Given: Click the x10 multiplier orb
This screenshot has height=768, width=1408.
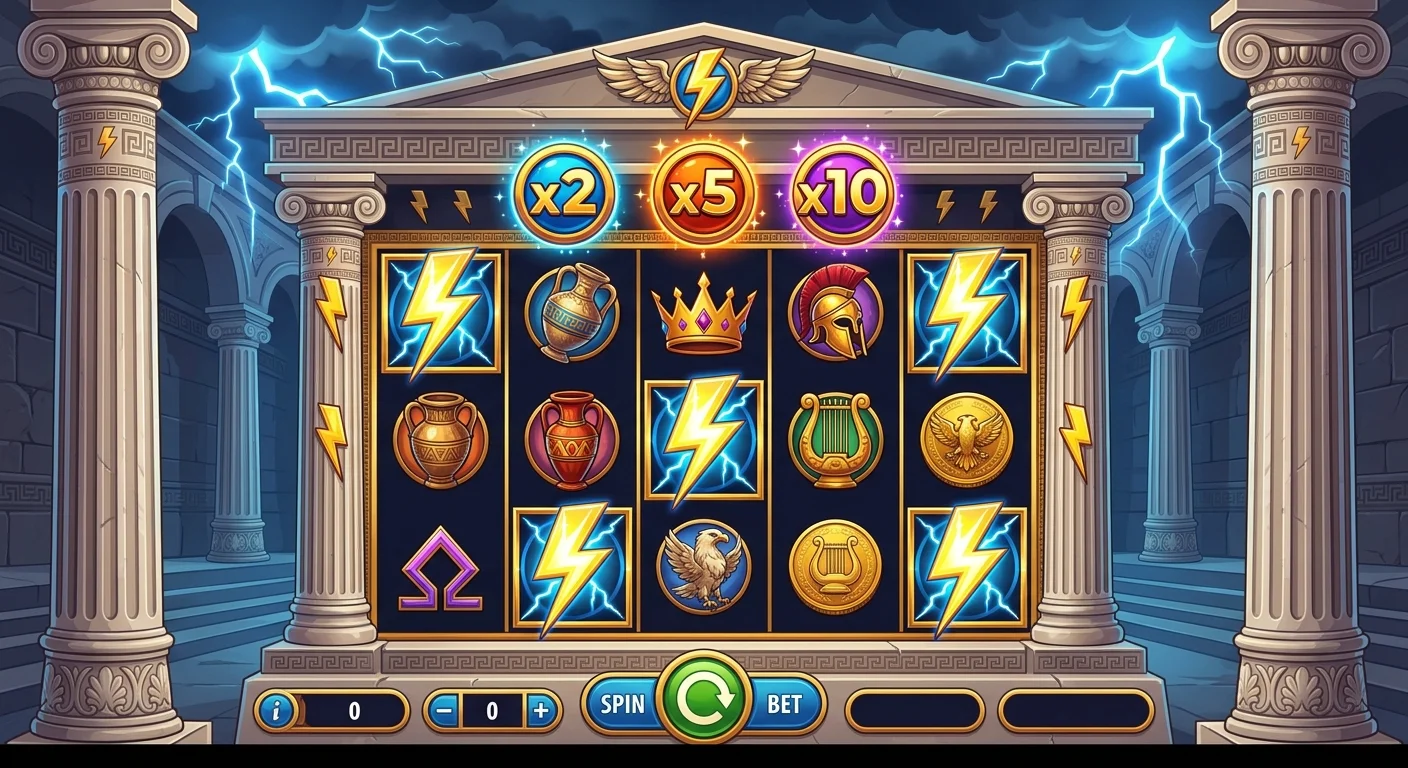Looking at the screenshot, I should (840, 193).
